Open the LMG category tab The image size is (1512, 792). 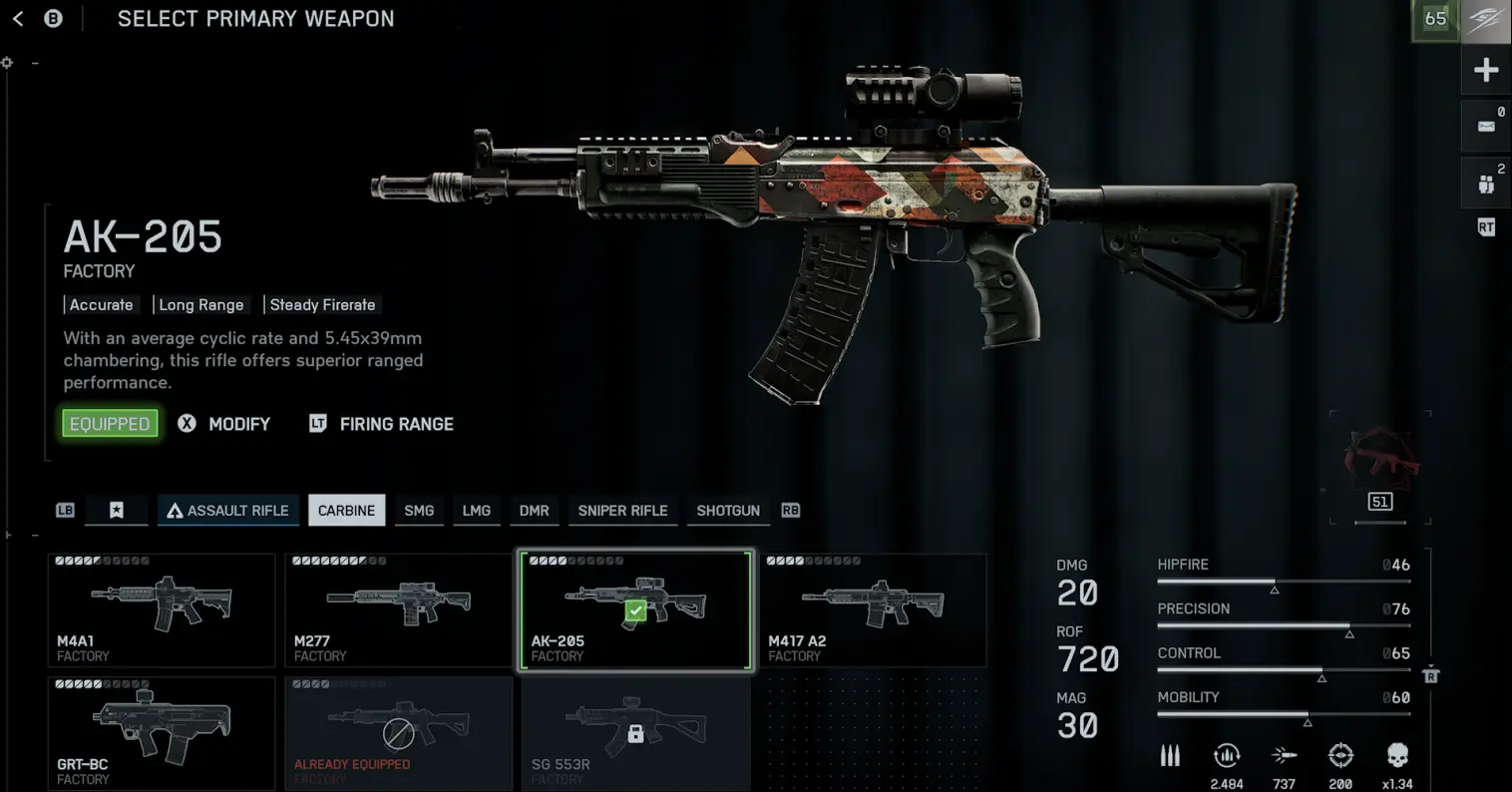[476, 511]
